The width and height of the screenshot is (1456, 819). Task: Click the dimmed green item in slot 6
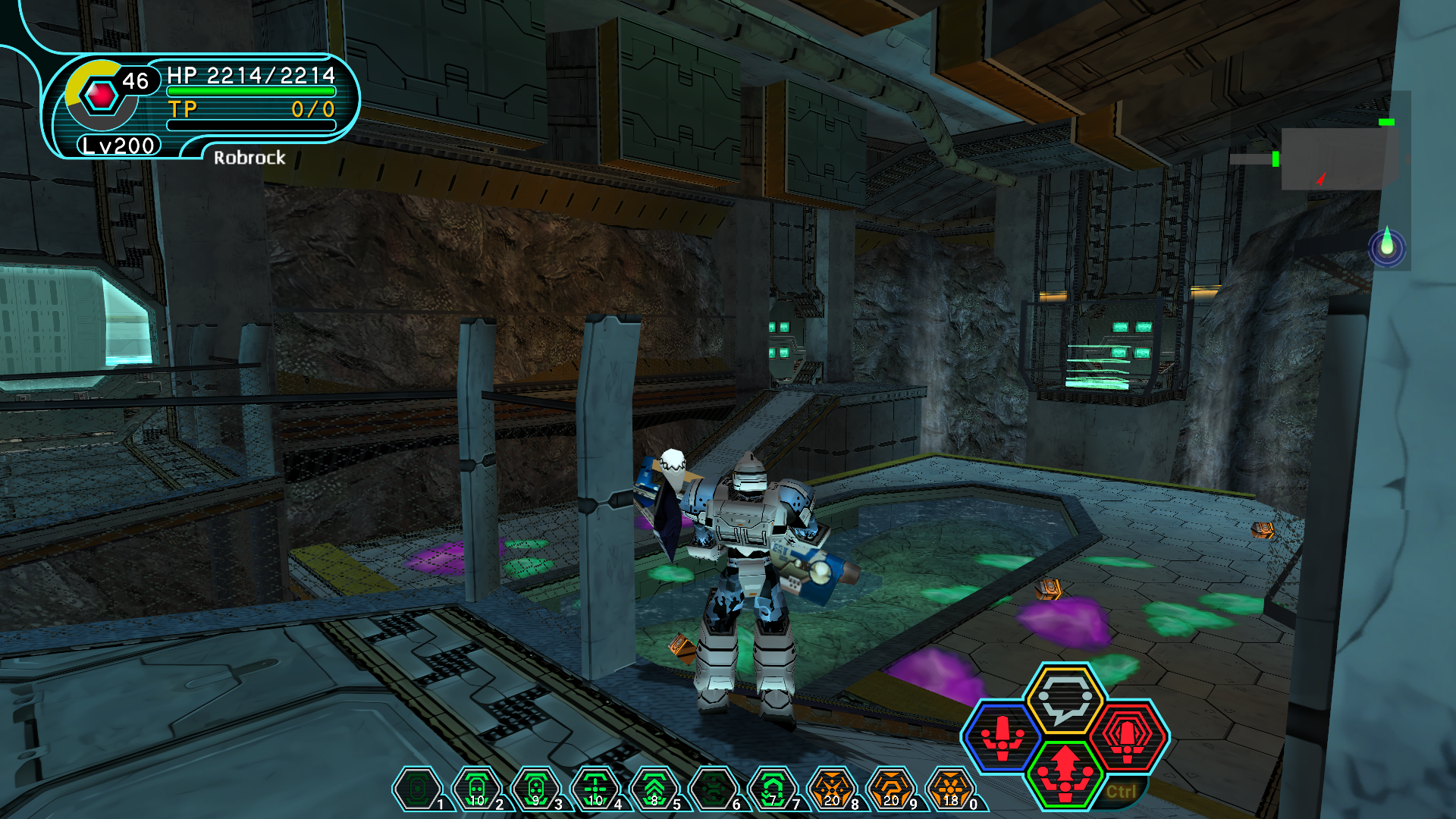[714, 789]
